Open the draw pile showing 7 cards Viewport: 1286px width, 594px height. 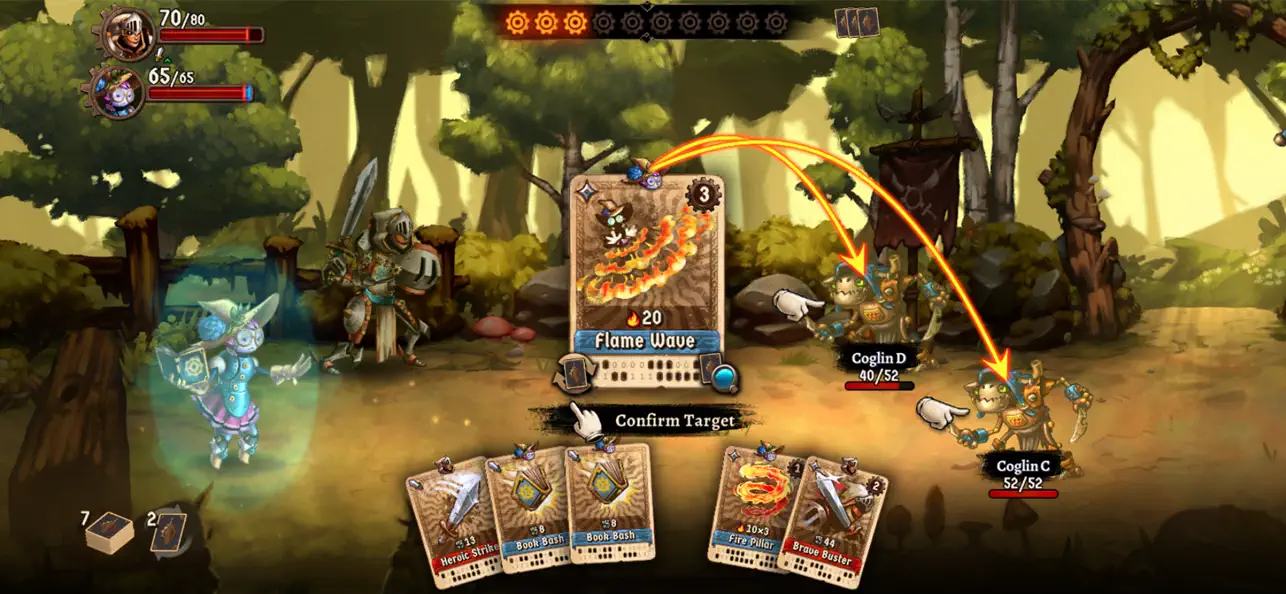[x=108, y=533]
